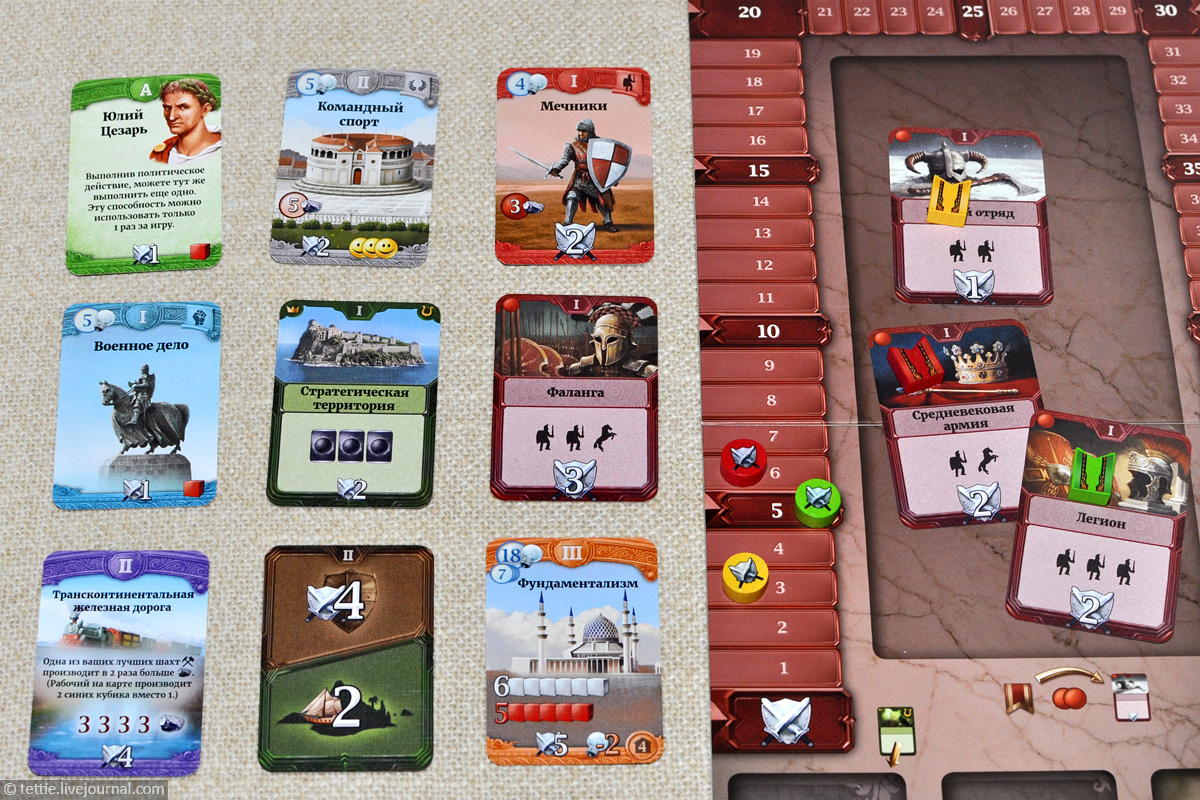Choose the Мечники swordsman card
The height and width of the screenshot is (800, 1200).
click(x=573, y=165)
